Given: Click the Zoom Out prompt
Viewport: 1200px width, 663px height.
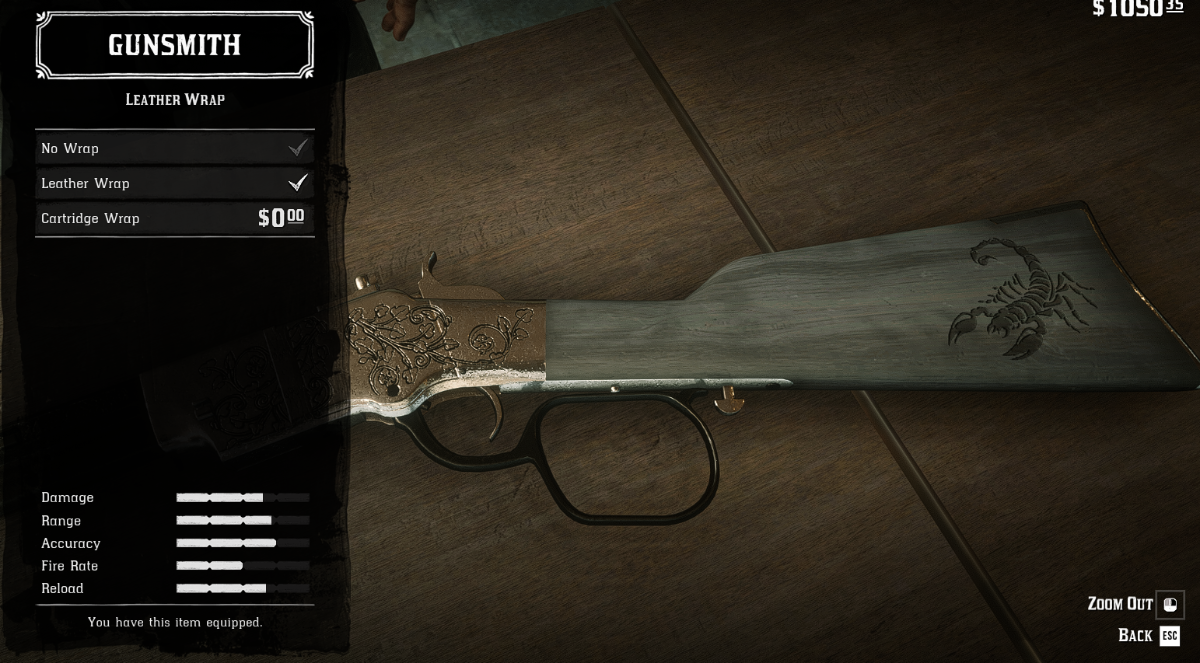Looking at the screenshot, I should [x=1134, y=604].
